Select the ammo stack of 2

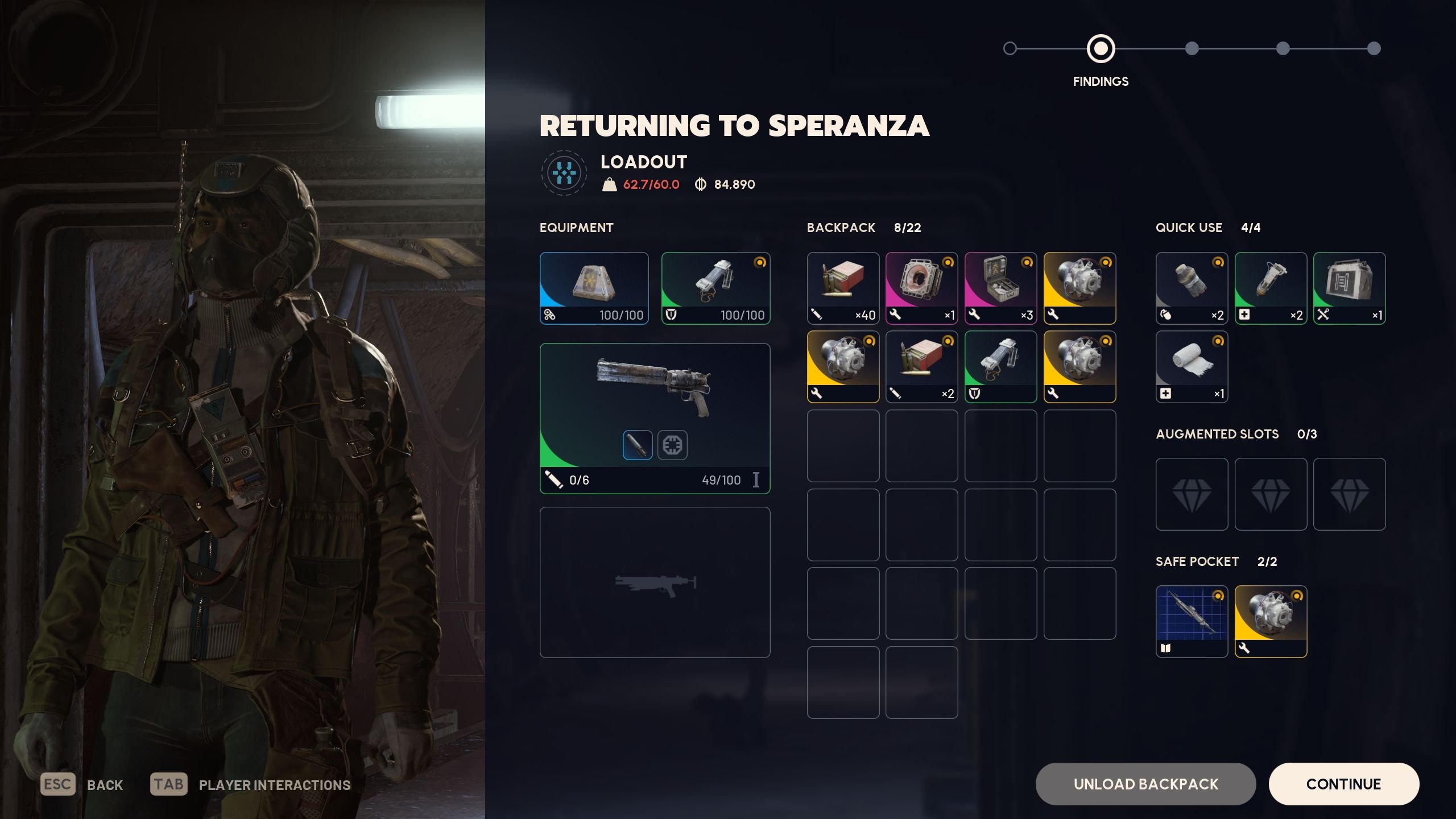tap(921, 367)
